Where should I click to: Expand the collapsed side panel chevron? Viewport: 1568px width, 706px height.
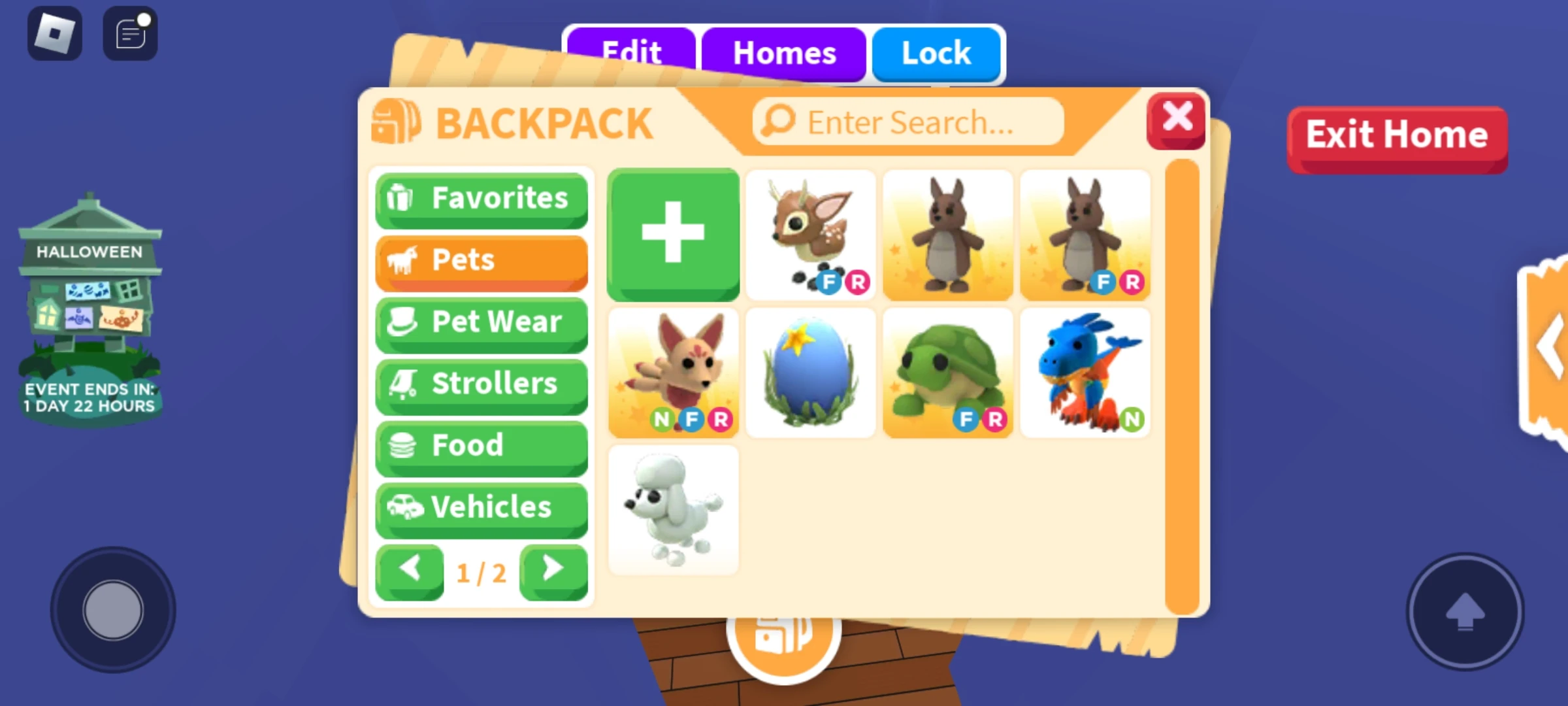(1548, 346)
